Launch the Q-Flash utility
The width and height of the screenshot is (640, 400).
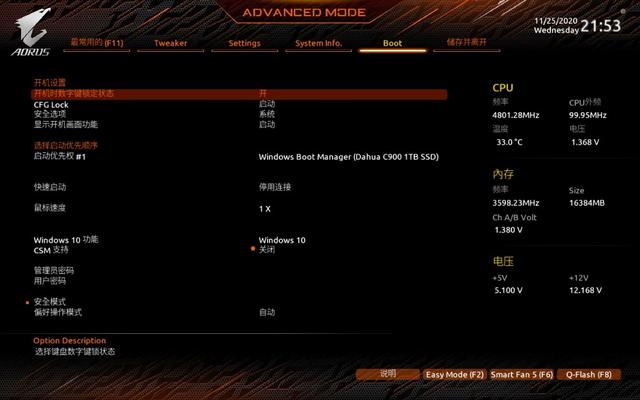(588, 374)
